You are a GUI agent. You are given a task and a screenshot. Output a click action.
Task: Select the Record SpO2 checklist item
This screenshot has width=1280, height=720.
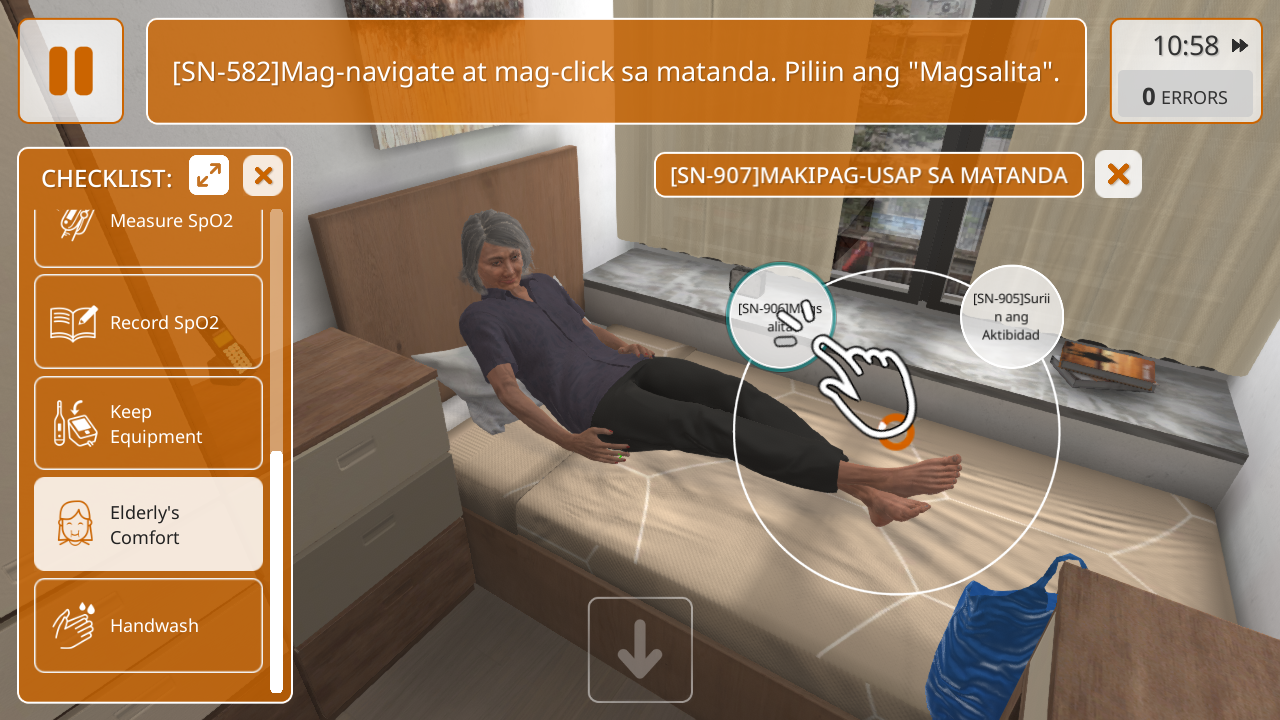coord(148,322)
